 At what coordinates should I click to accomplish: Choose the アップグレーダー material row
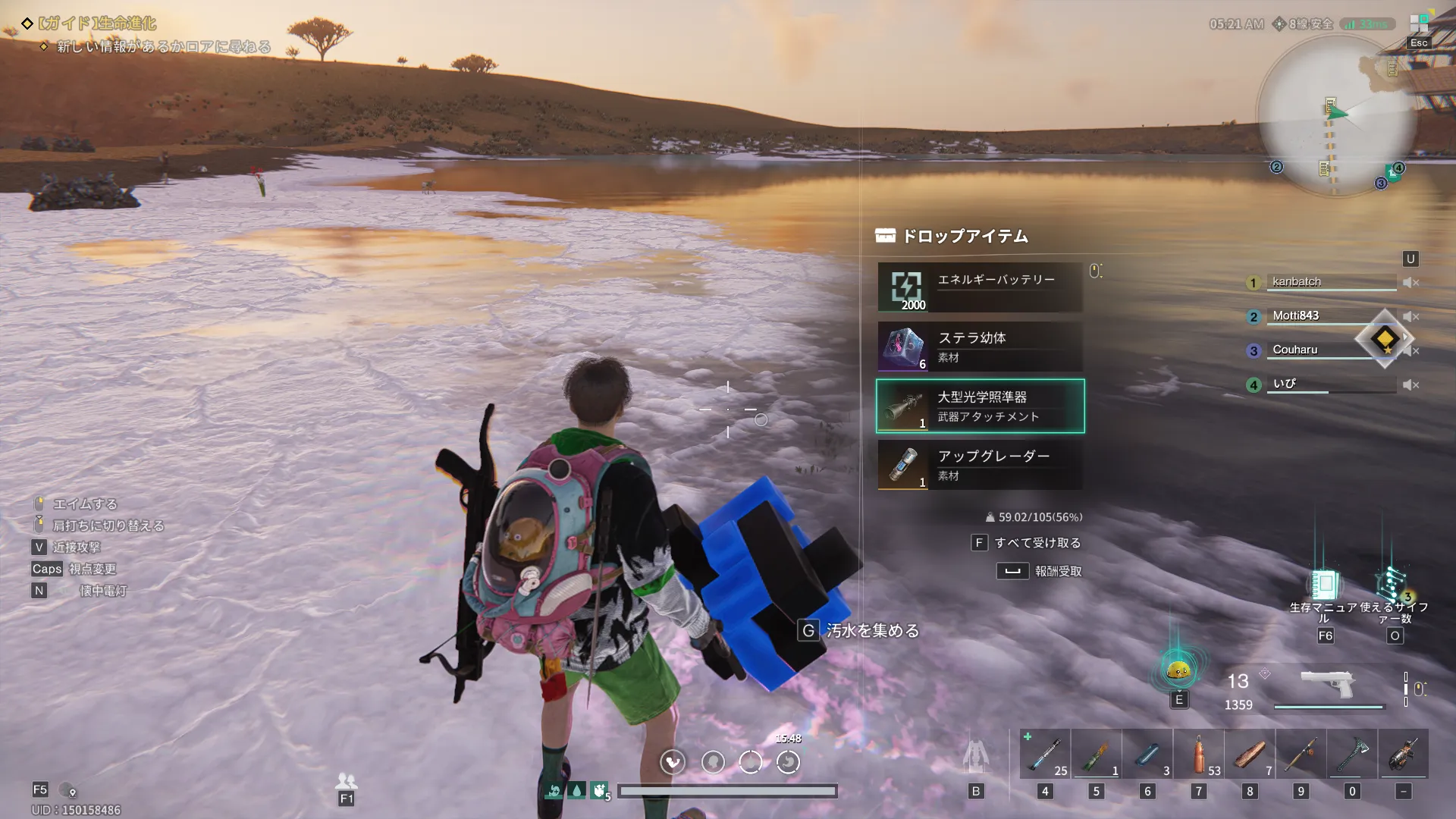pos(980,465)
